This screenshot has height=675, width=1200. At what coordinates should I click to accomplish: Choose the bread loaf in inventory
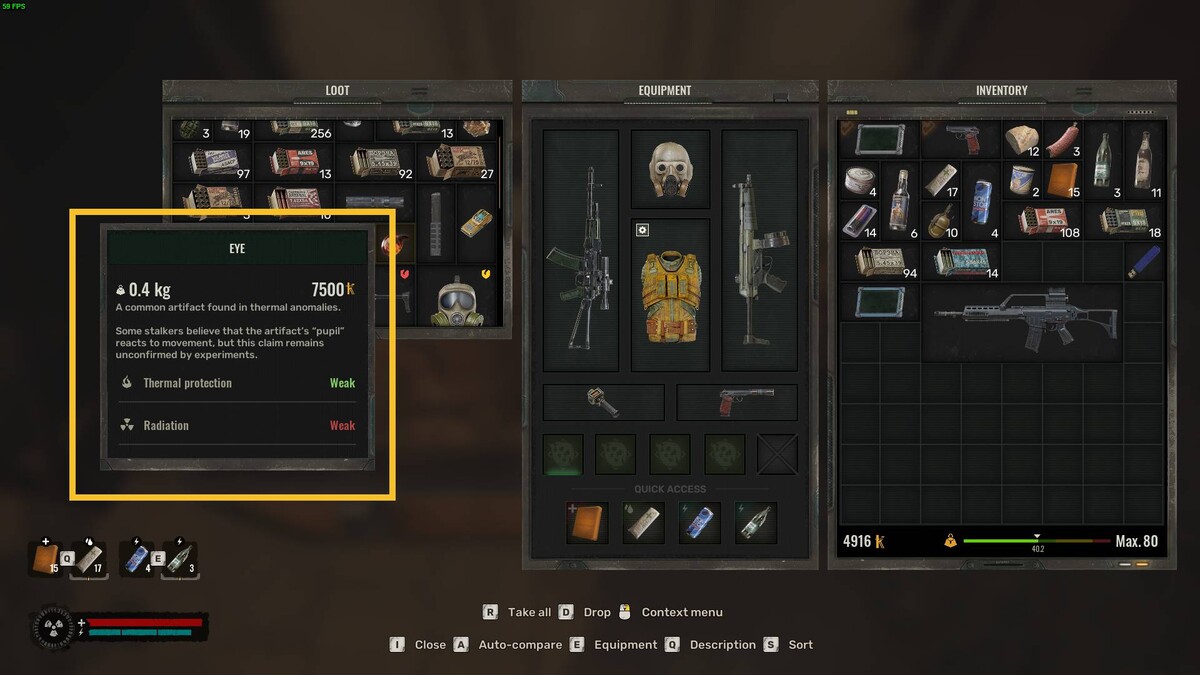click(1021, 140)
